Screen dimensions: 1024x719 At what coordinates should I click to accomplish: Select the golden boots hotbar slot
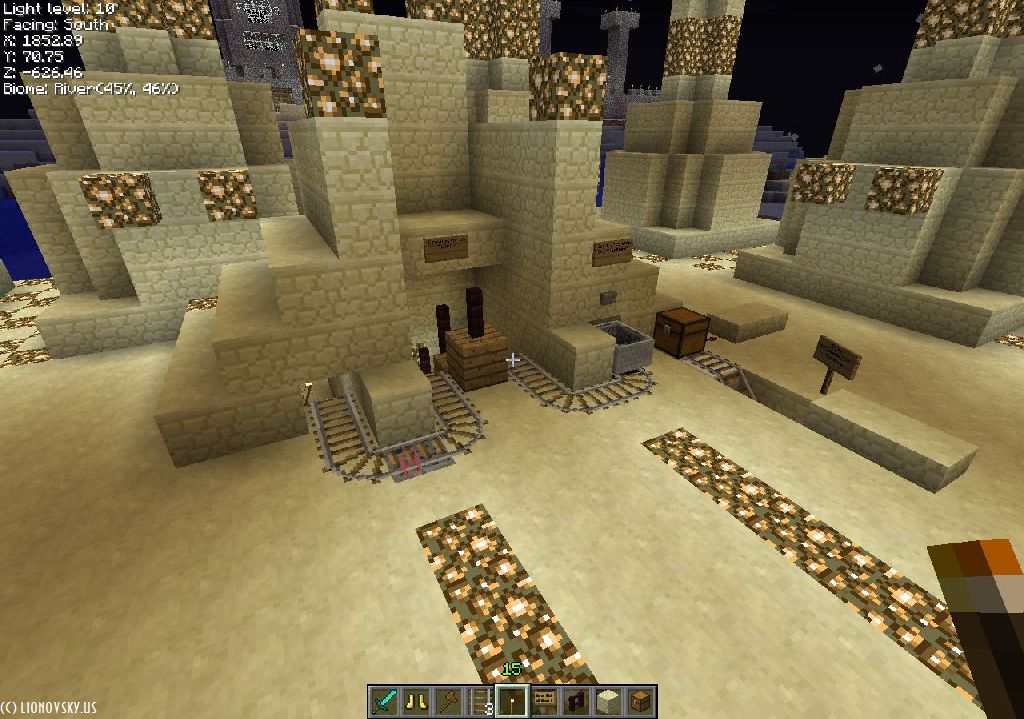416,701
